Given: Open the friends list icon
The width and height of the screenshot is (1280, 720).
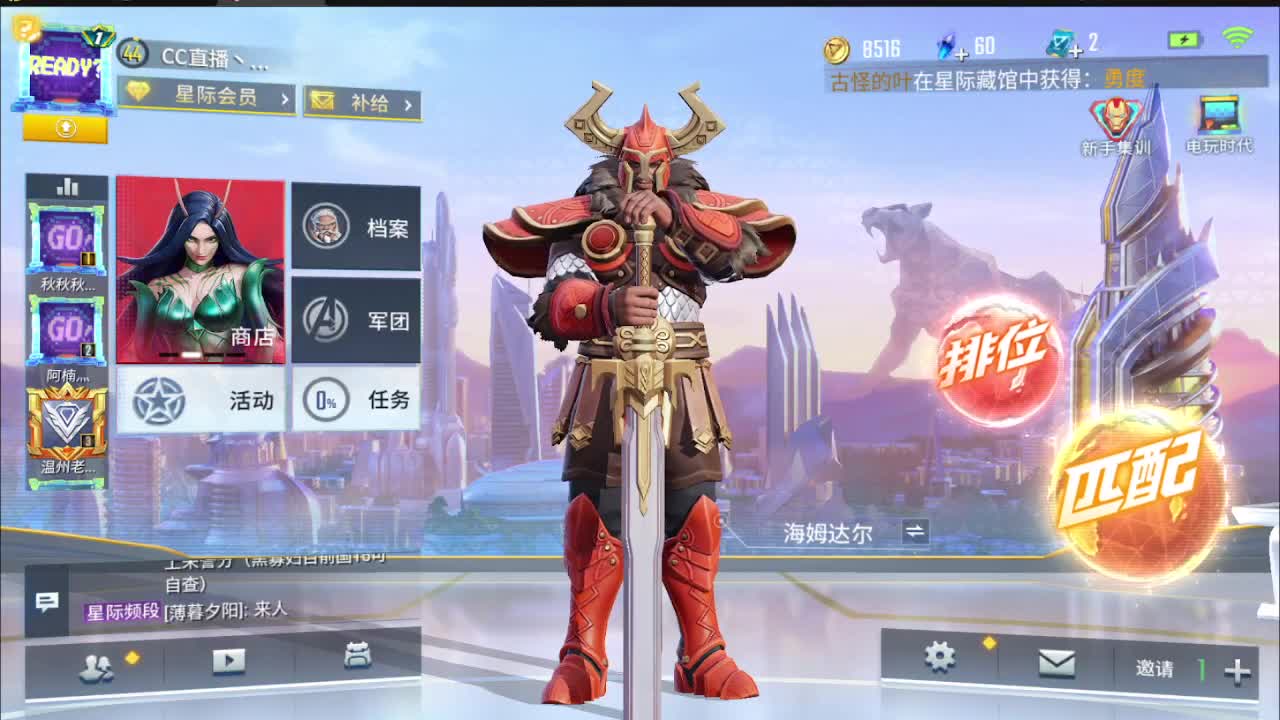Looking at the screenshot, I should point(98,662).
